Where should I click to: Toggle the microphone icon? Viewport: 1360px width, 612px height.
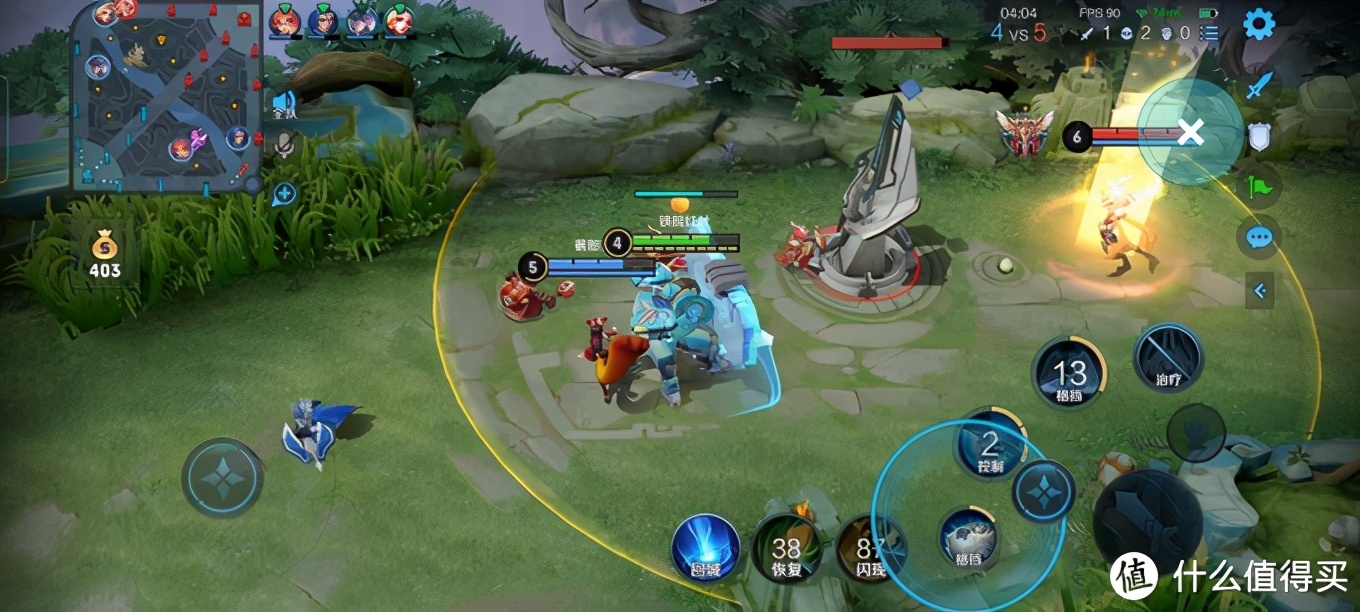[284, 146]
